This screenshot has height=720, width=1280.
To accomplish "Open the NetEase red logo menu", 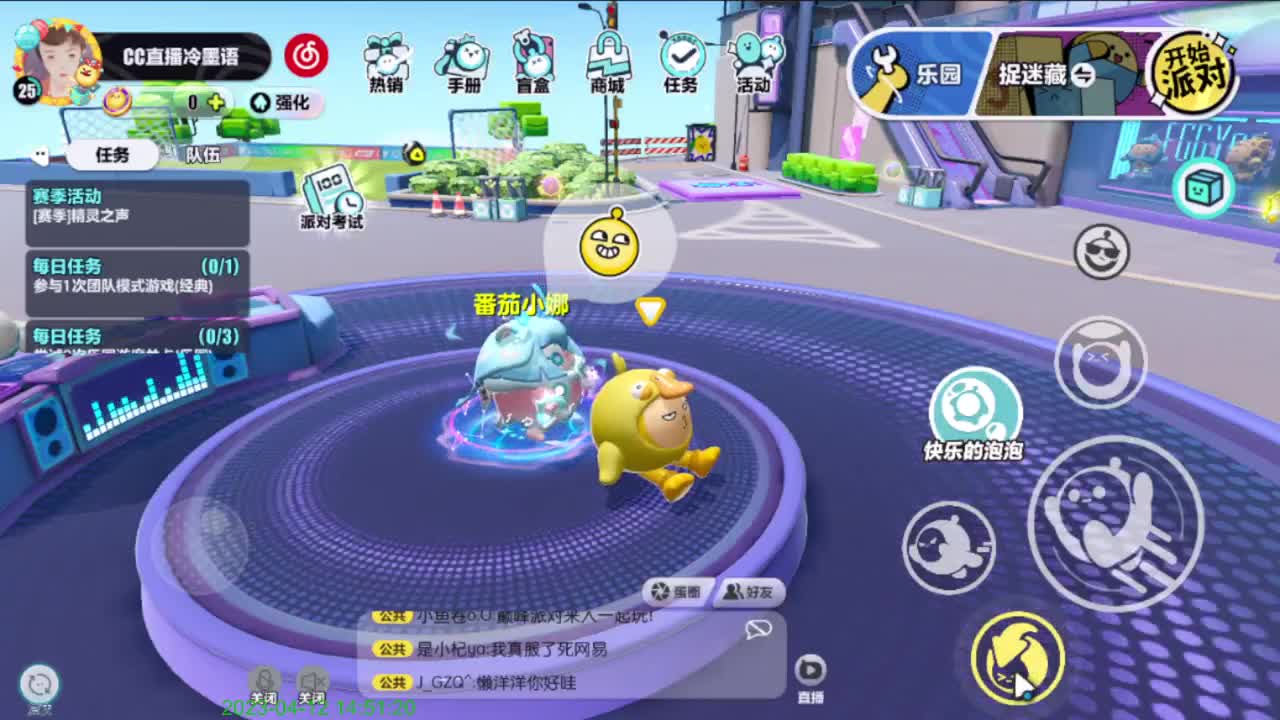I will (x=306, y=57).
